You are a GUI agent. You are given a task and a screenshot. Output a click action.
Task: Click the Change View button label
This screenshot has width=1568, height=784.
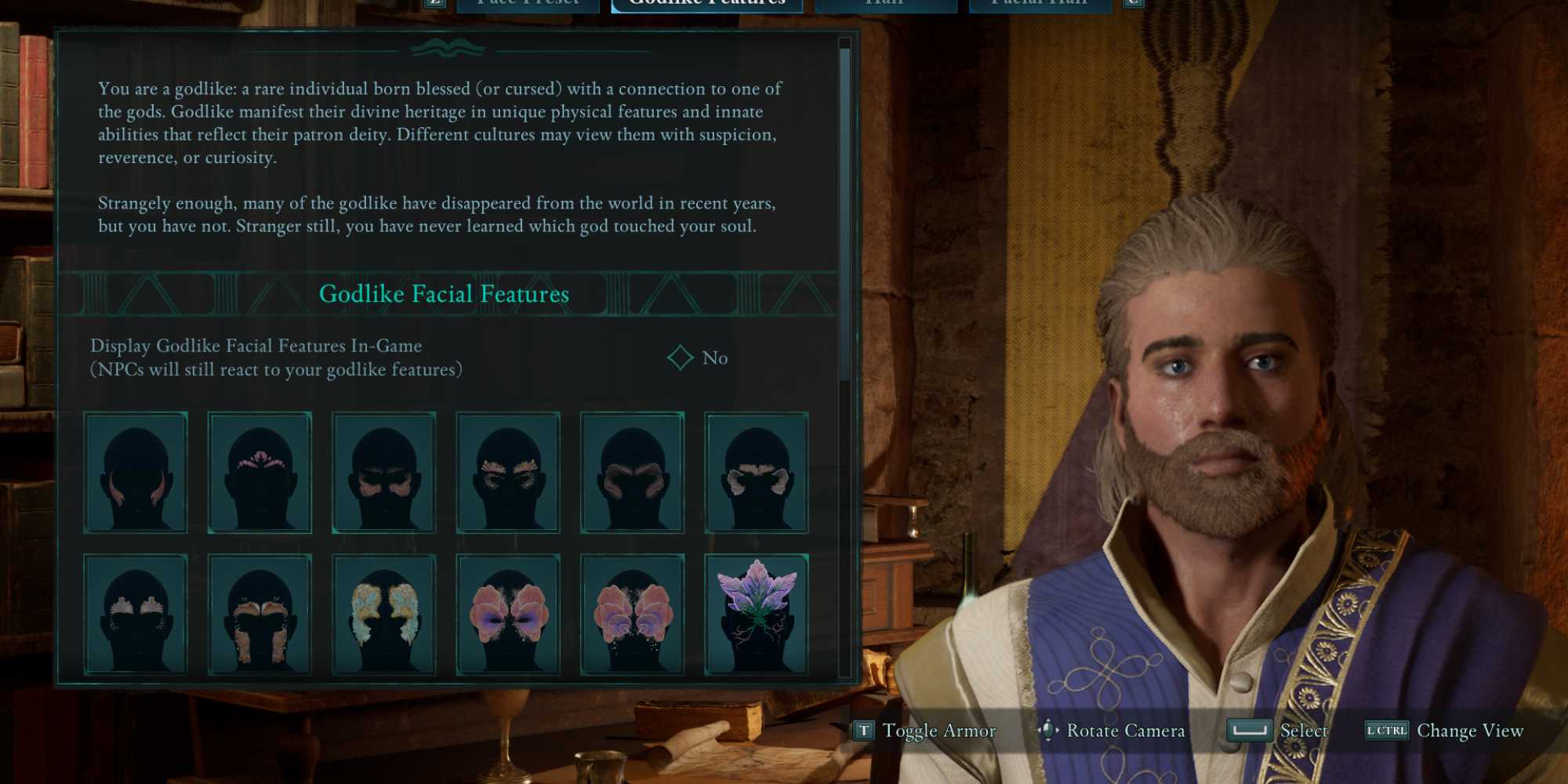tap(1469, 731)
